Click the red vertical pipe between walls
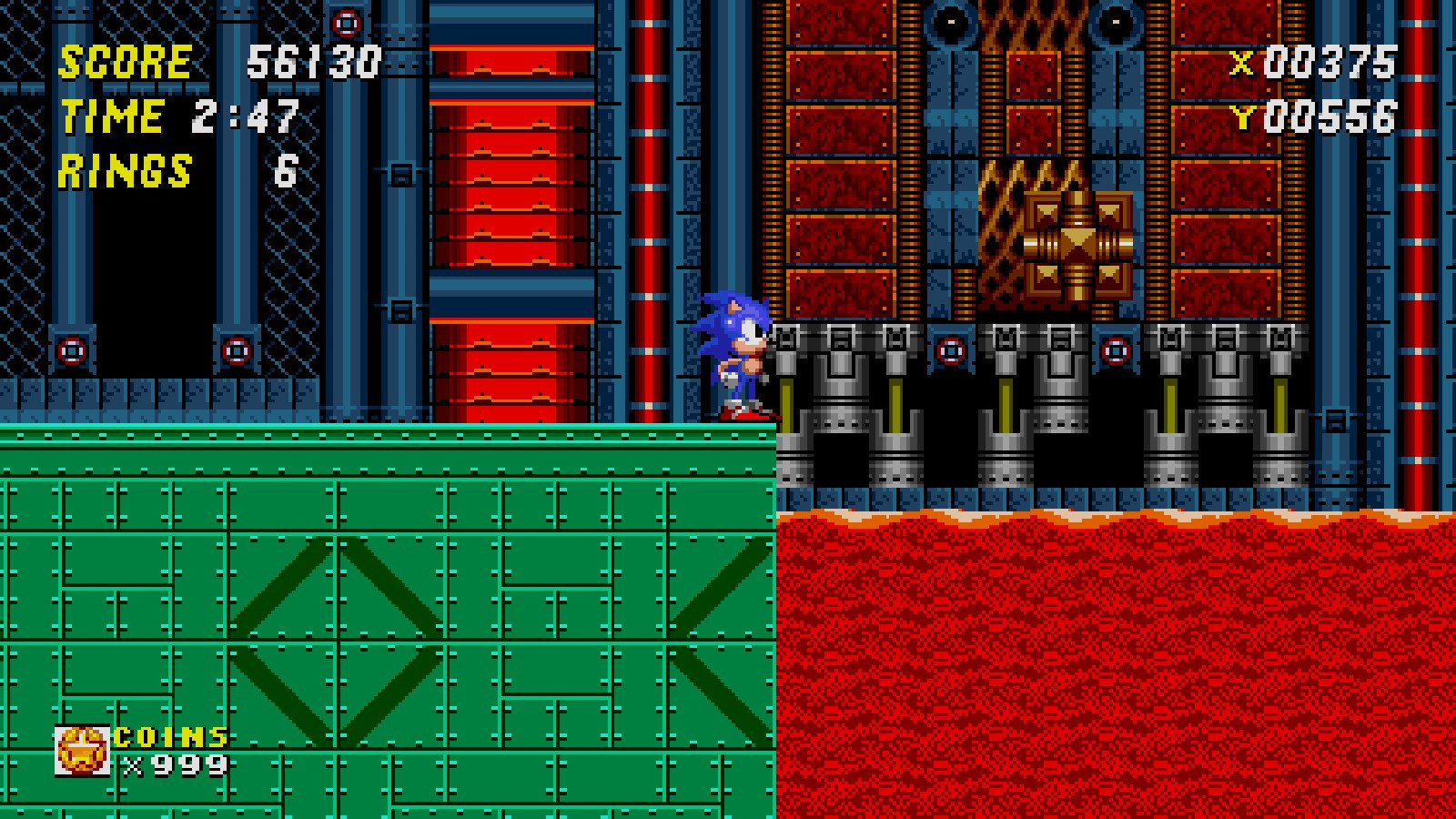Screen dimensions: 1456x819 pyautogui.click(x=648, y=227)
